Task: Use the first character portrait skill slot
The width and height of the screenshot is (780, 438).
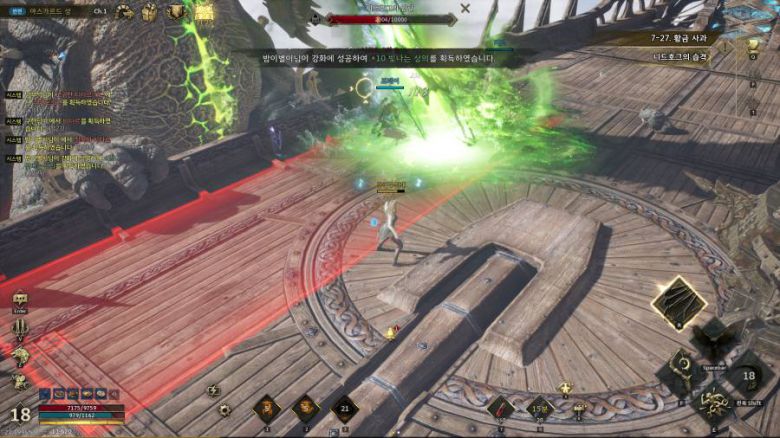Action: coord(266,408)
